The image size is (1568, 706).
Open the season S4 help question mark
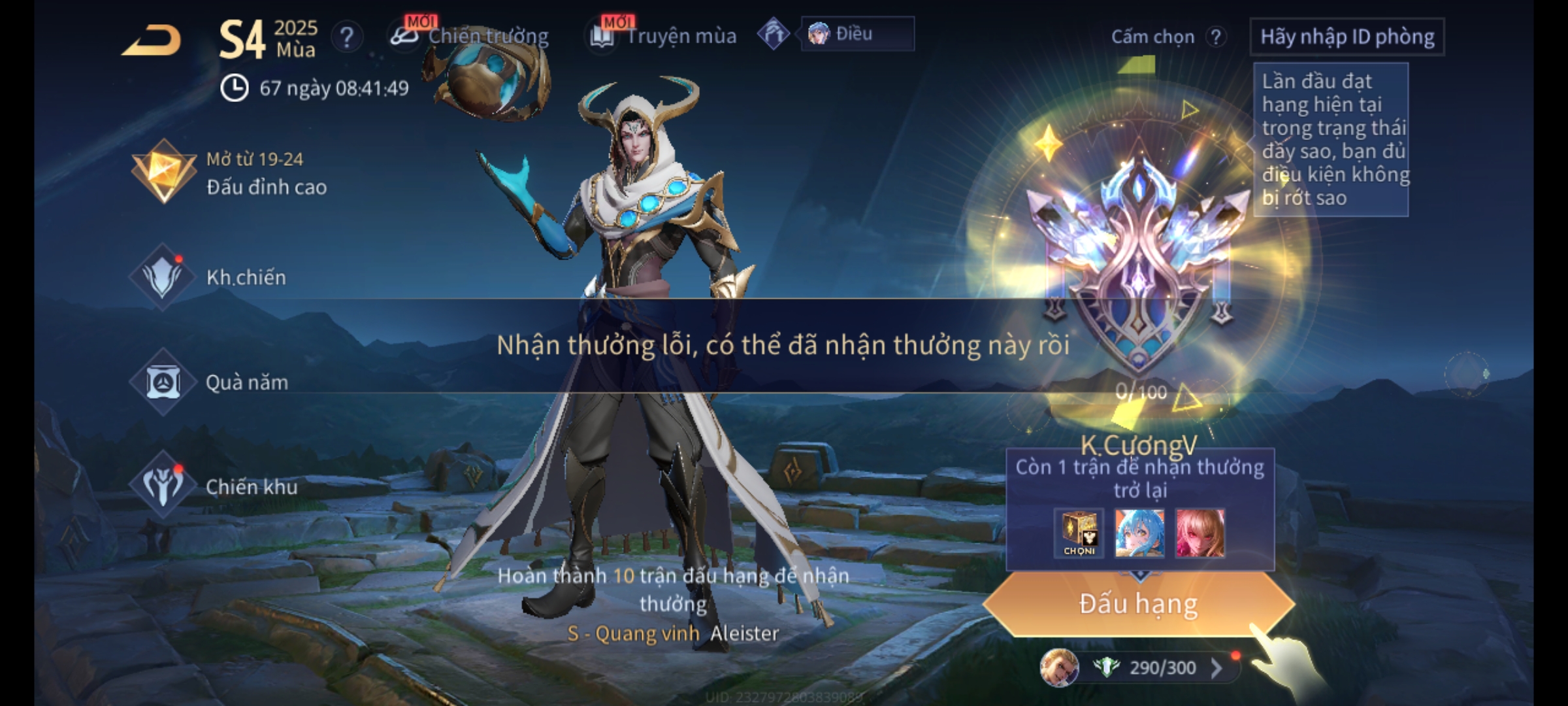pos(346,37)
